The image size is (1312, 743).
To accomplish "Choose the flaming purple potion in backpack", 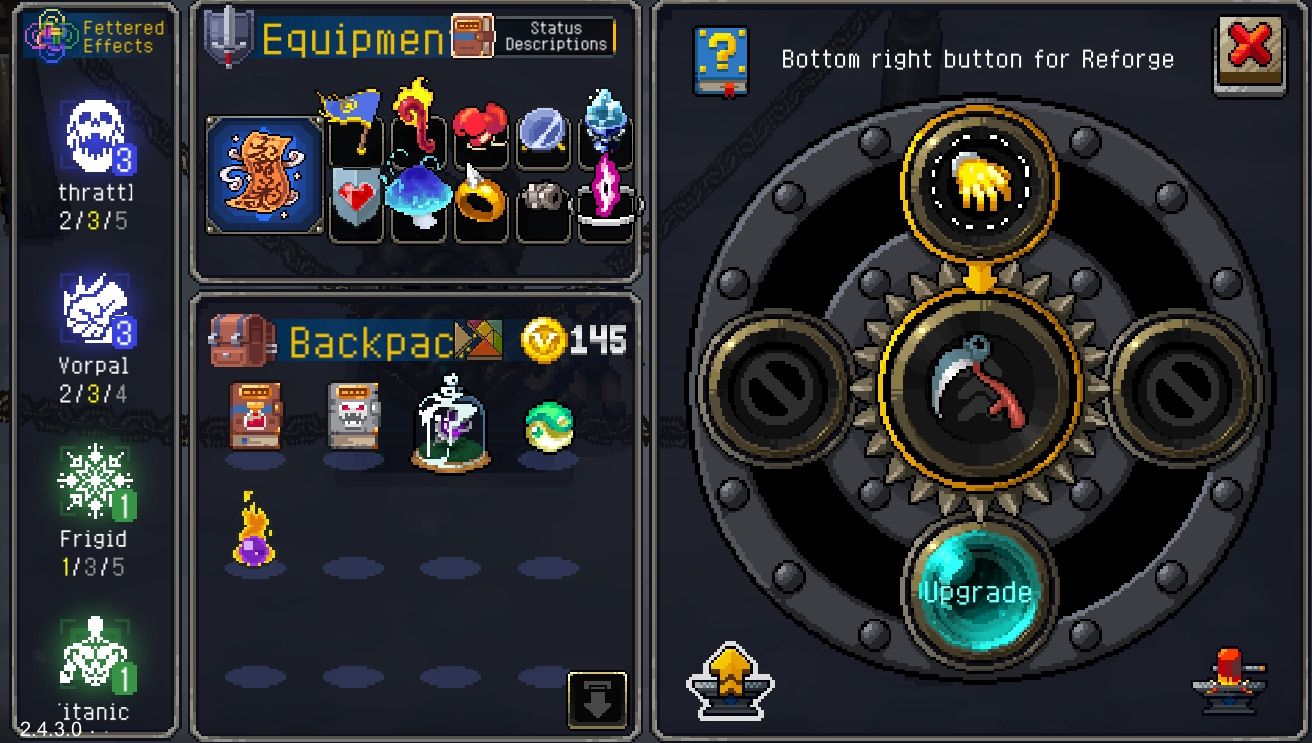I will [x=255, y=530].
